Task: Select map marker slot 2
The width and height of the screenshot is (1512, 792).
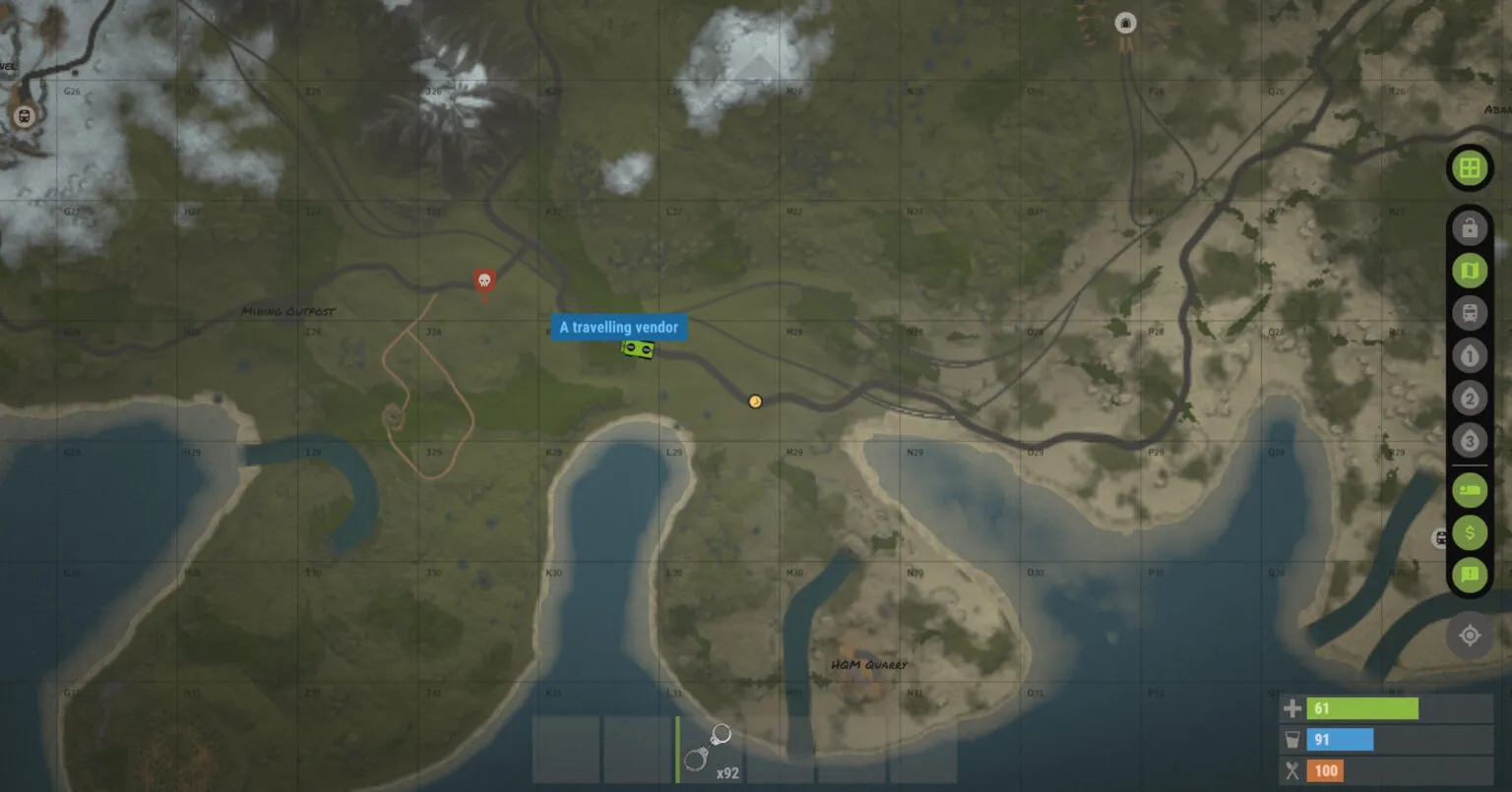Action: point(1468,398)
